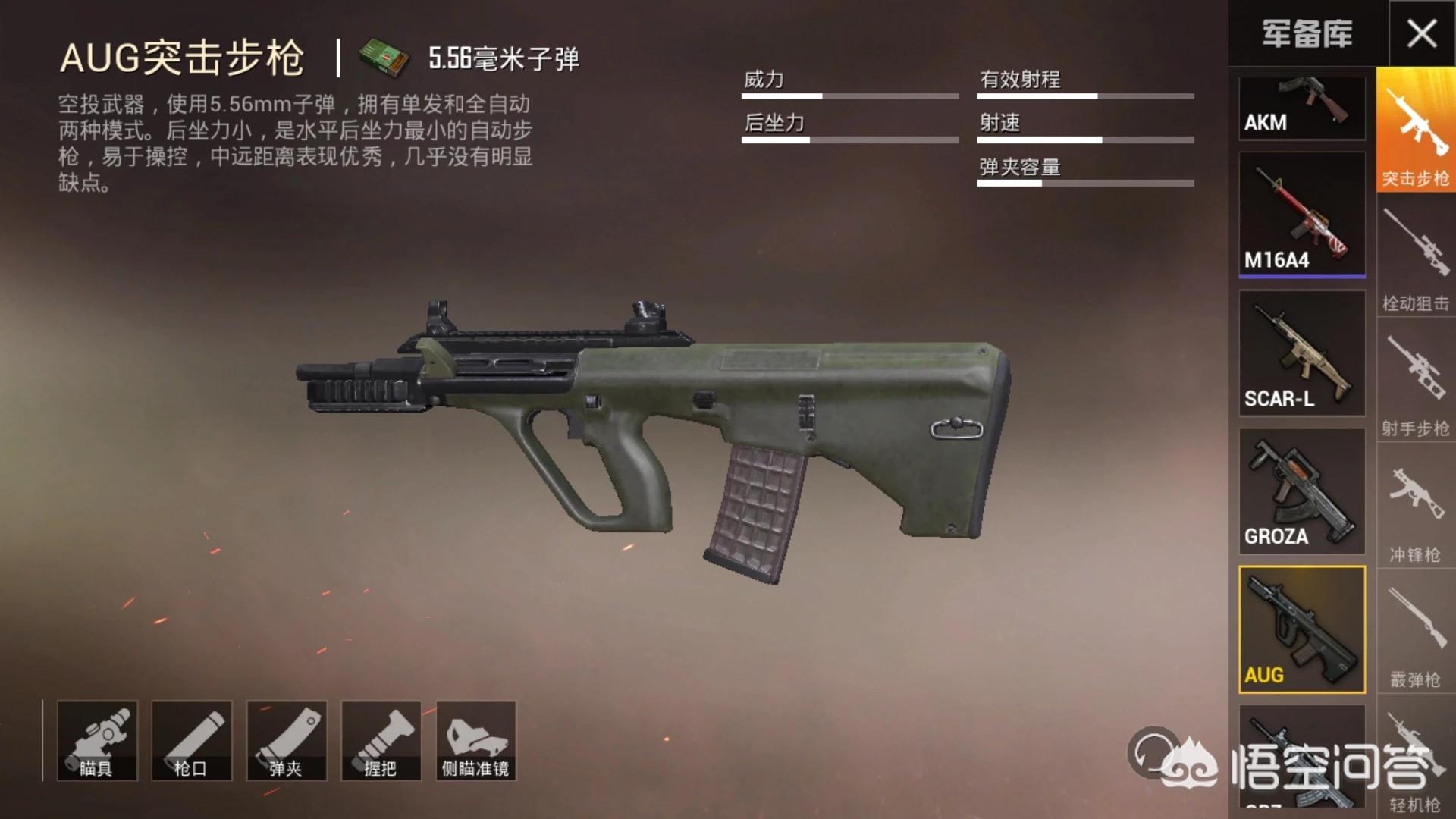The width and height of the screenshot is (1456, 819).
Task: Select the 枪口 muzzle attachment slot
Action: pyautogui.click(x=191, y=741)
